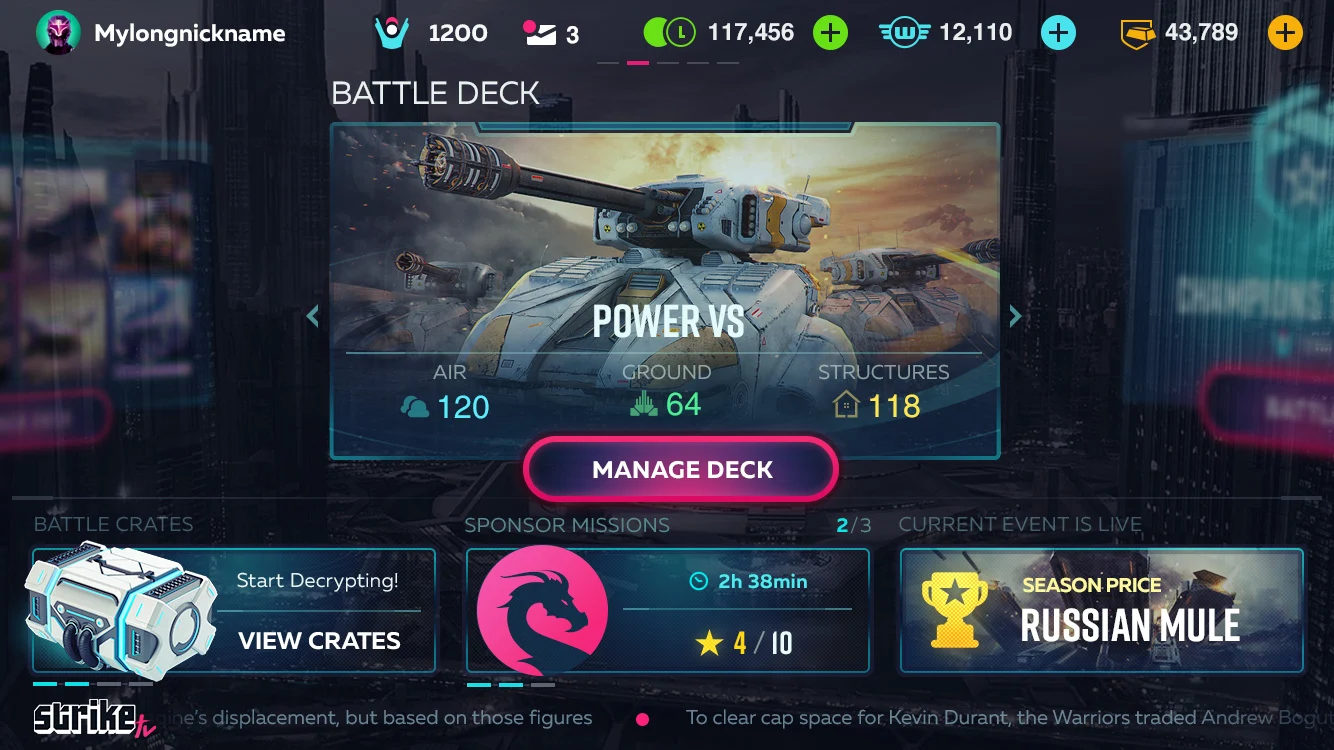Open the Russian Mule season prize event

(x=1102, y=610)
